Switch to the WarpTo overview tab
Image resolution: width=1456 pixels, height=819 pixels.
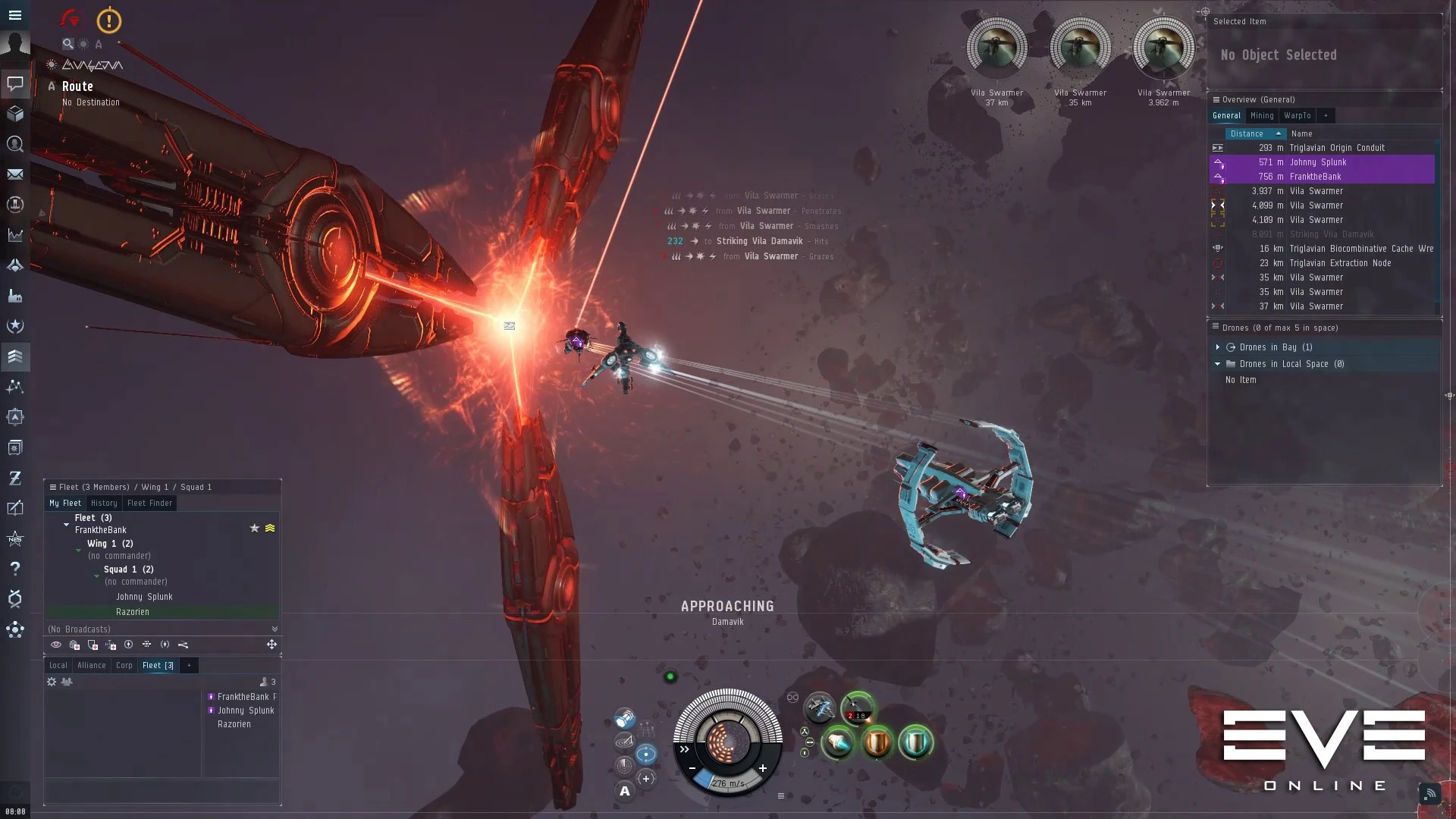click(1297, 116)
